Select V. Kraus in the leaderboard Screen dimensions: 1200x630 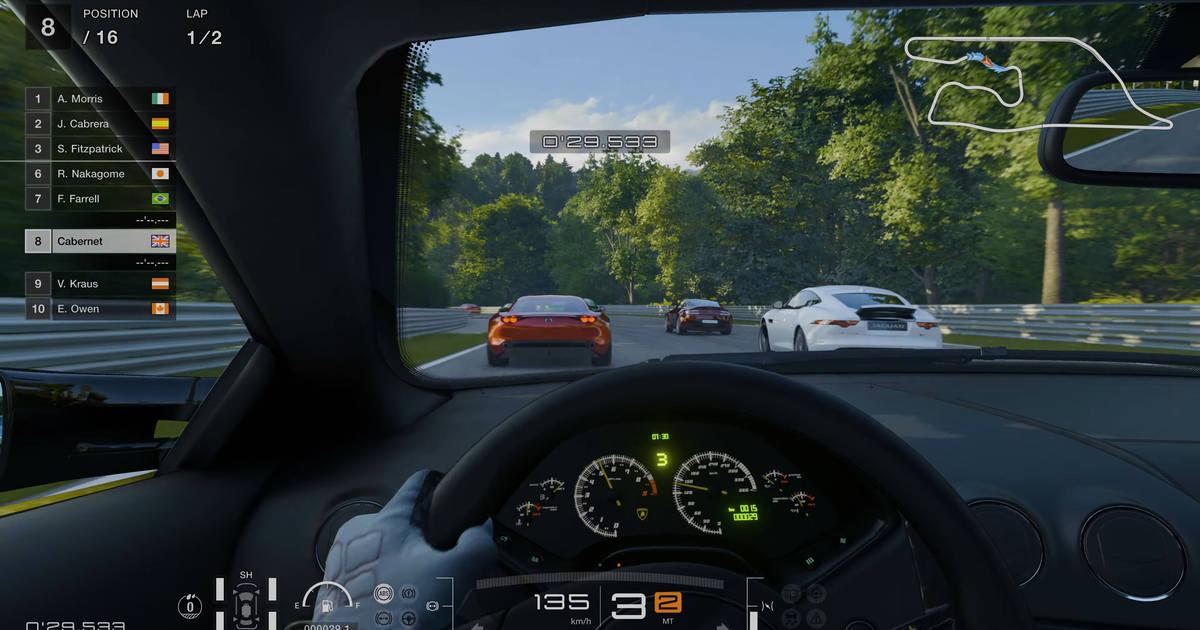[x=100, y=284]
